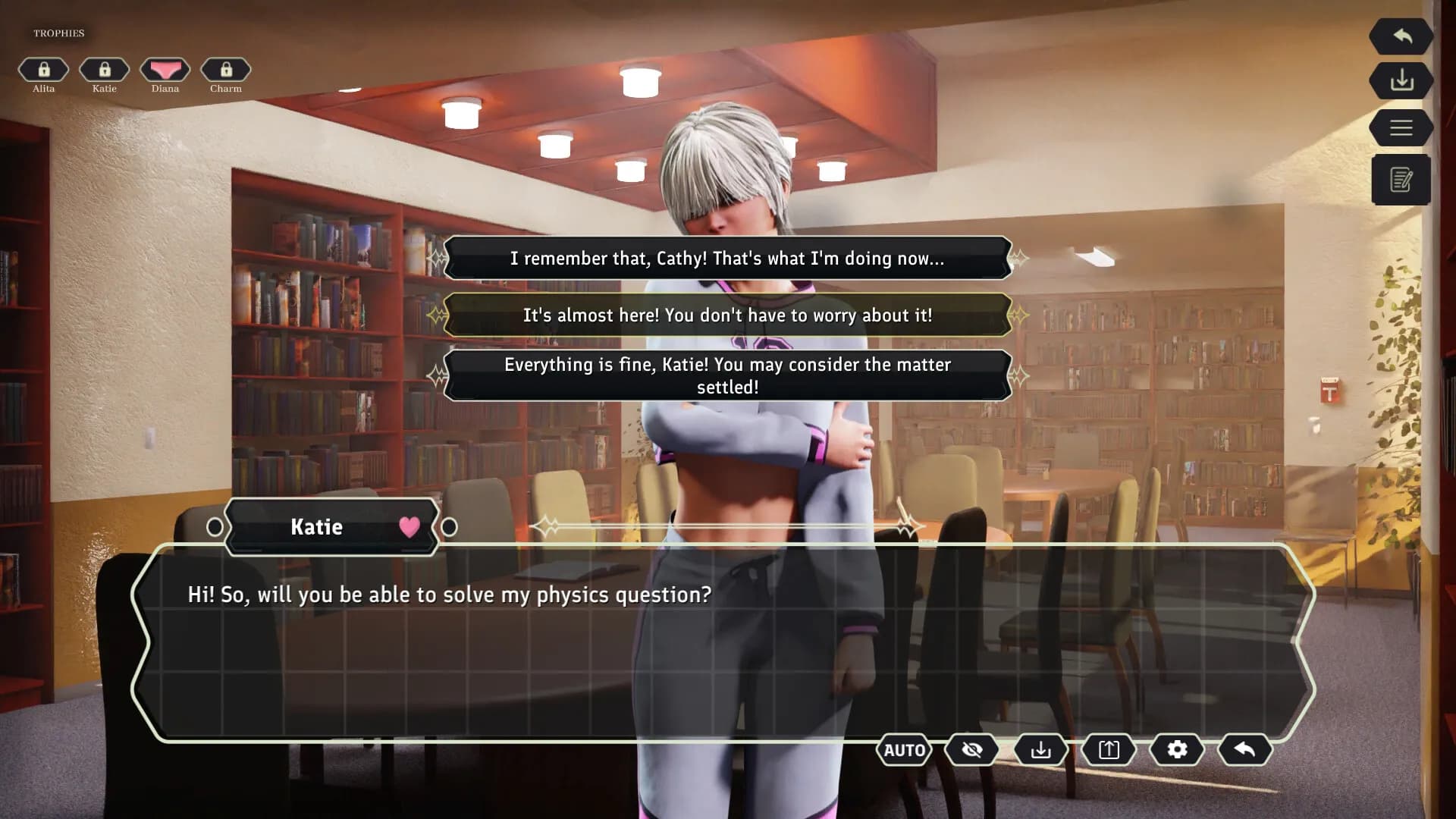Viewport: 1456px width, 819px height.
Task: Open game settings via the gear icon
Action: 1176,750
